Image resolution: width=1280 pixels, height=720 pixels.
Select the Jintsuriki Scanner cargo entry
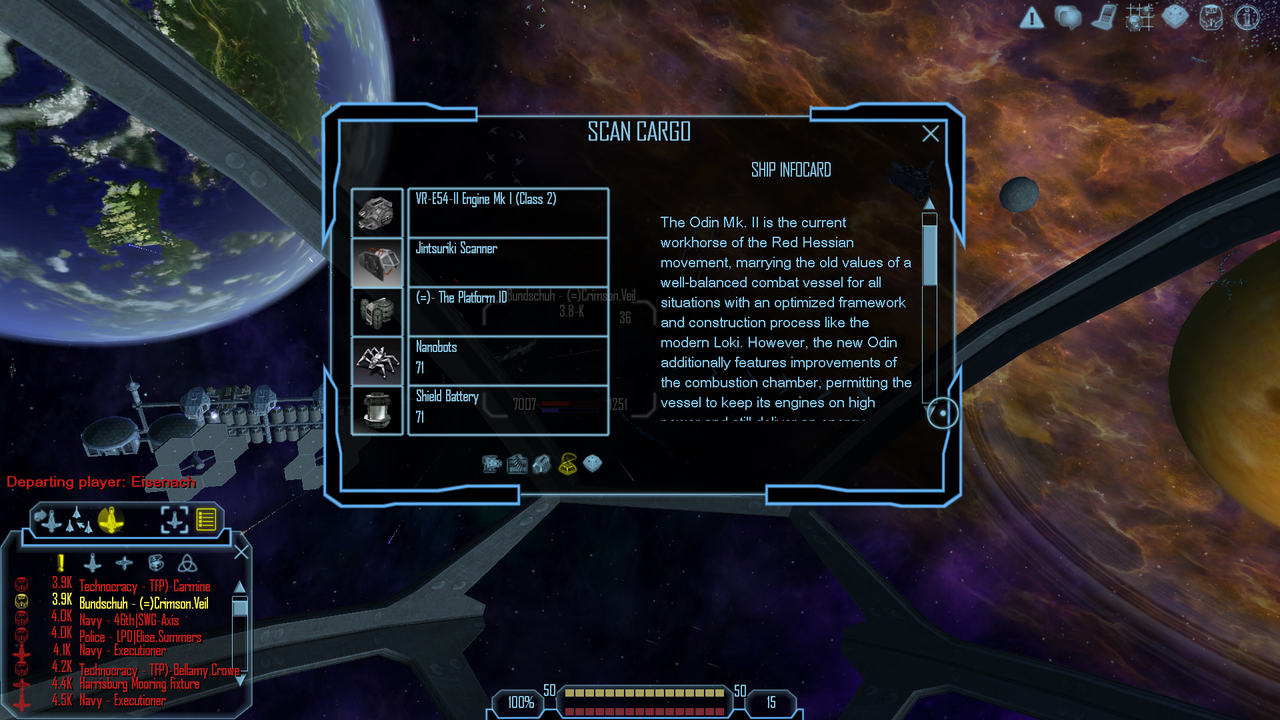pyautogui.click(x=508, y=261)
